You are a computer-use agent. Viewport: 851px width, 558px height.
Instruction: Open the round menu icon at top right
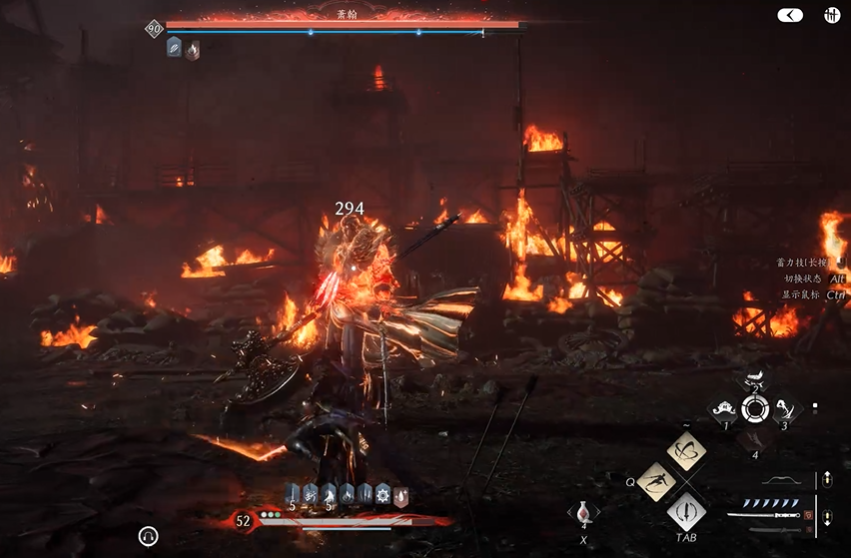[x=831, y=15]
